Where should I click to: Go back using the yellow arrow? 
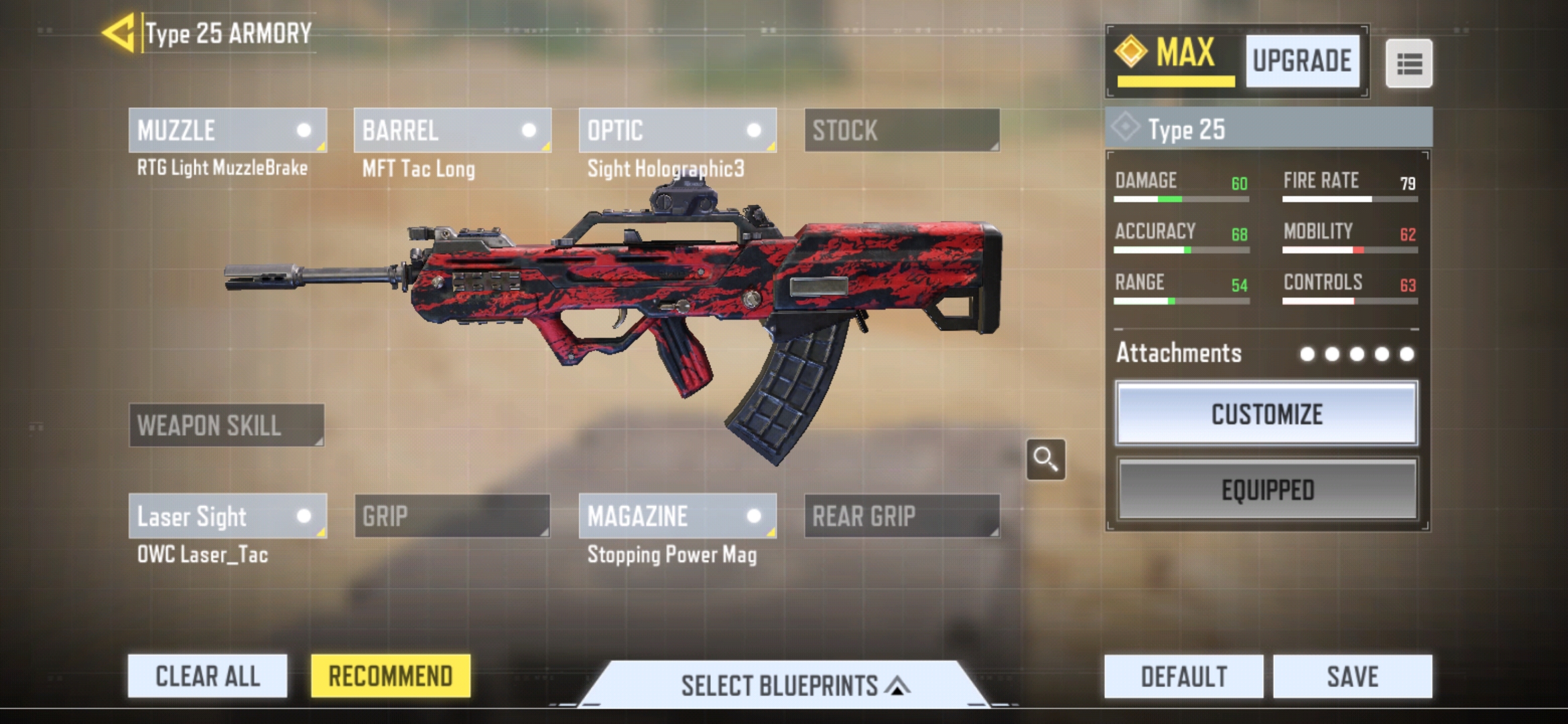pyautogui.click(x=119, y=33)
